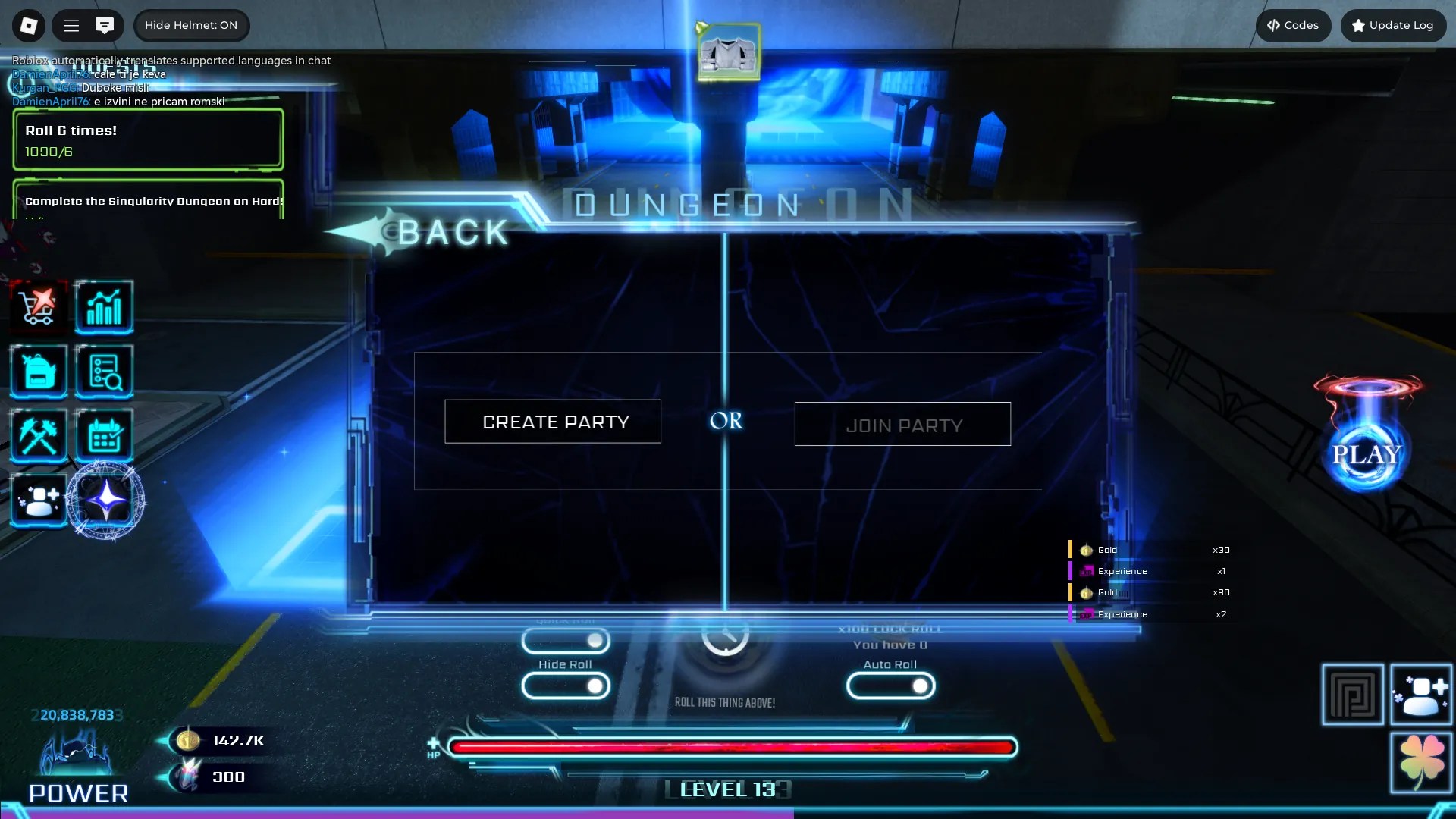Open the daily calendar rewards icon
1456x819 pixels.
point(104,436)
